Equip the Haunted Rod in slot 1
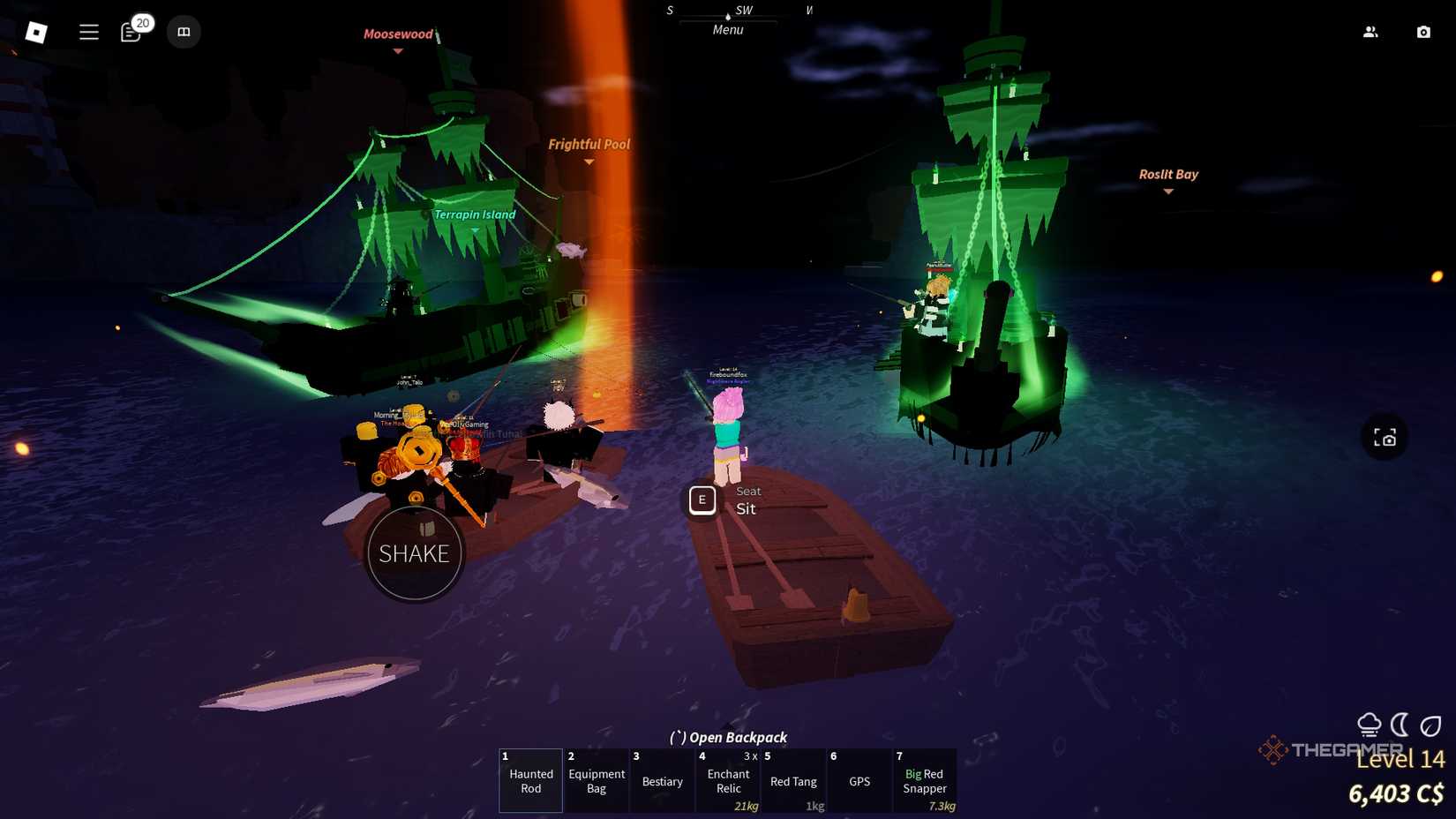Screen dimensions: 1456x819 click(529, 781)
